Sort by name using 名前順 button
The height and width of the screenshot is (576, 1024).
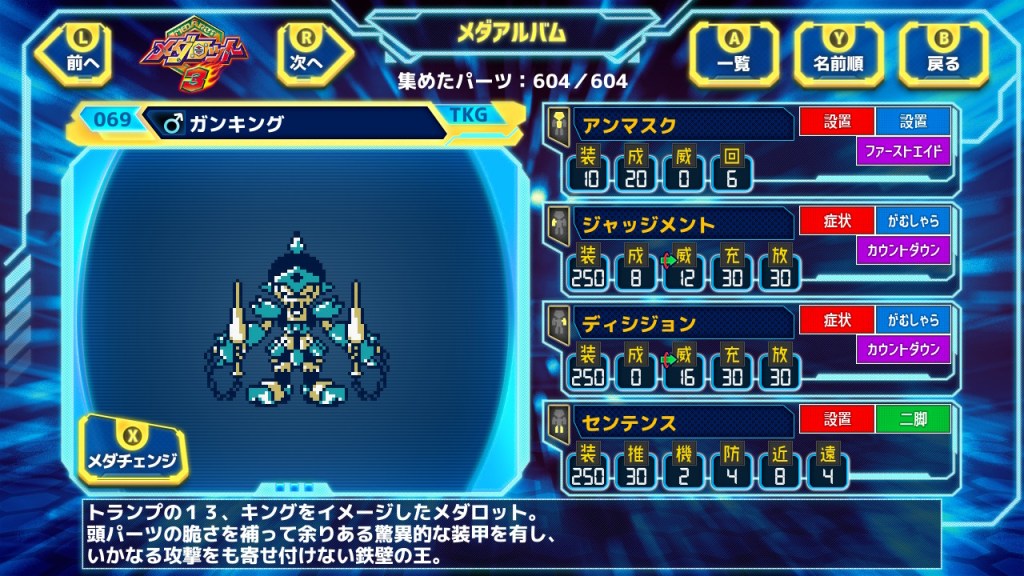point(838,53)
